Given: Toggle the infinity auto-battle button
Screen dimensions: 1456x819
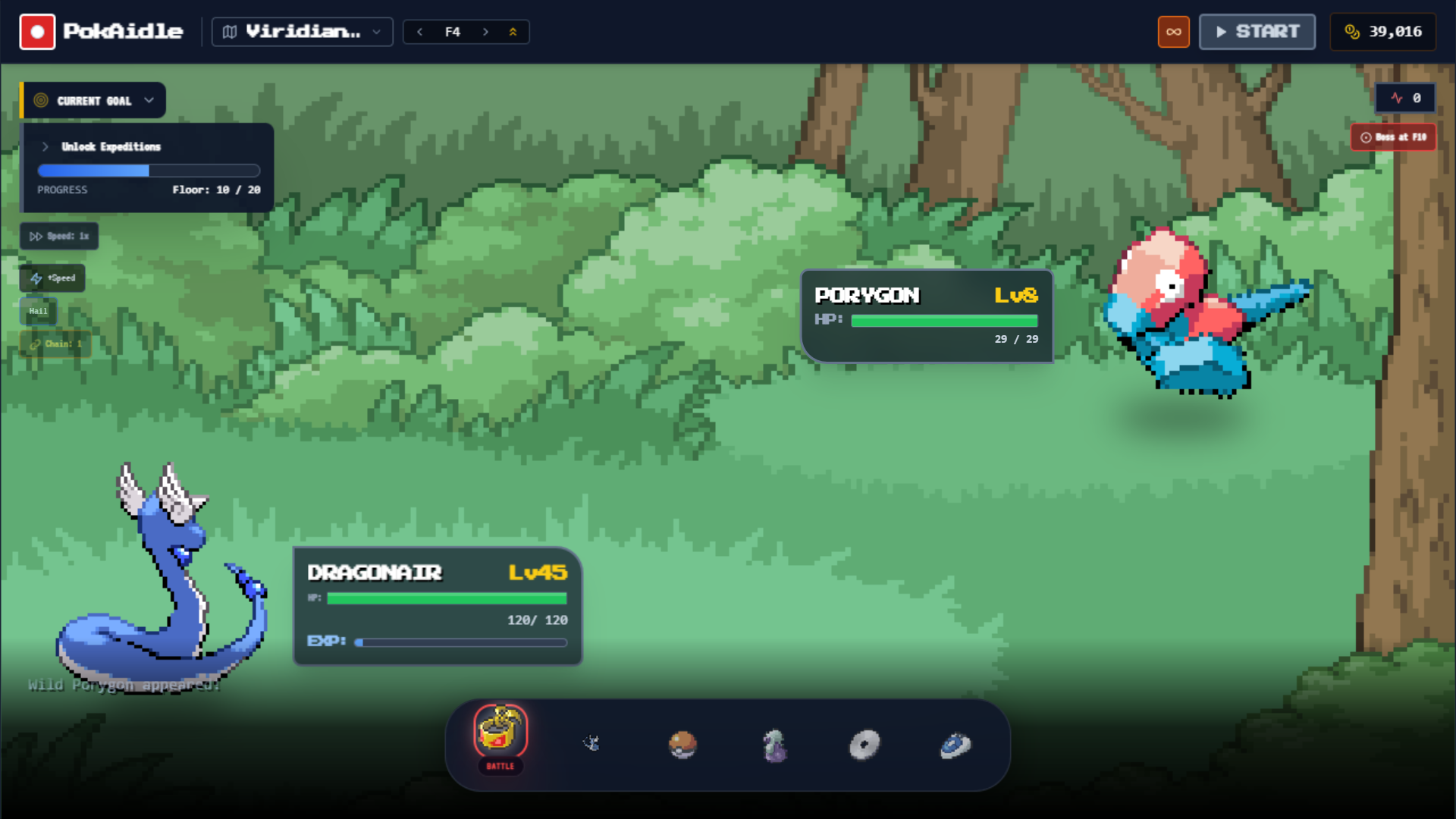Looking at the screenshot, I should (x=1174, y=32).
